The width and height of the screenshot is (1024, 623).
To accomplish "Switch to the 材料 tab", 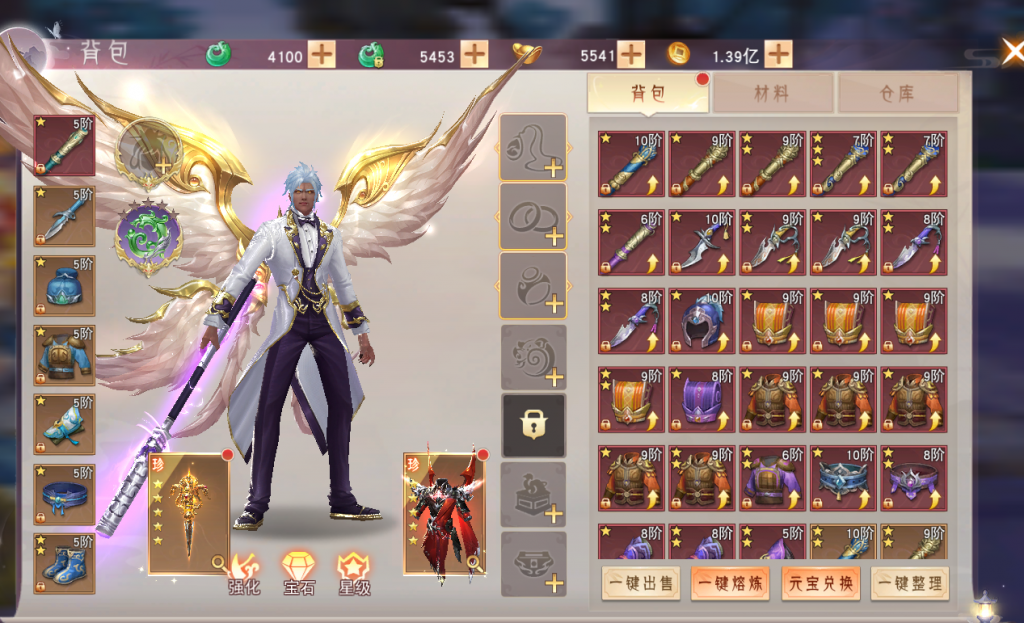I will pyautogui.click(x=771, y=94).
